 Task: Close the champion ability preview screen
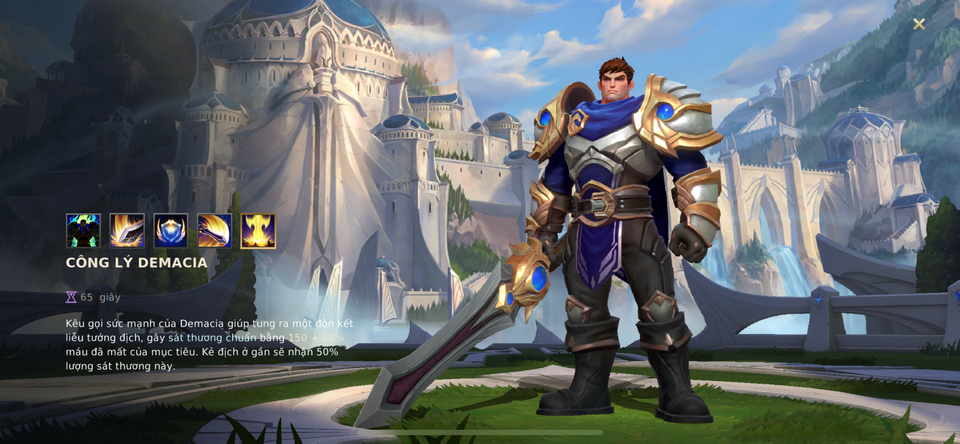click(918, 24)
